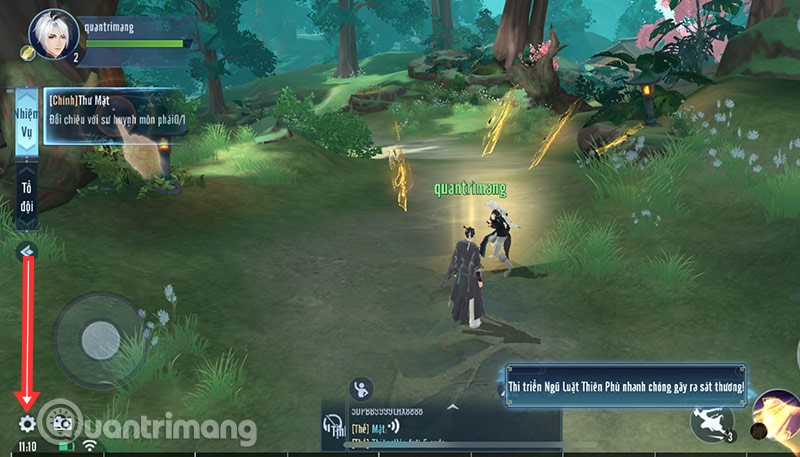Screen dimensions: 800x457
Task: Switch to the Tổ đội tab
Action: 26,196
